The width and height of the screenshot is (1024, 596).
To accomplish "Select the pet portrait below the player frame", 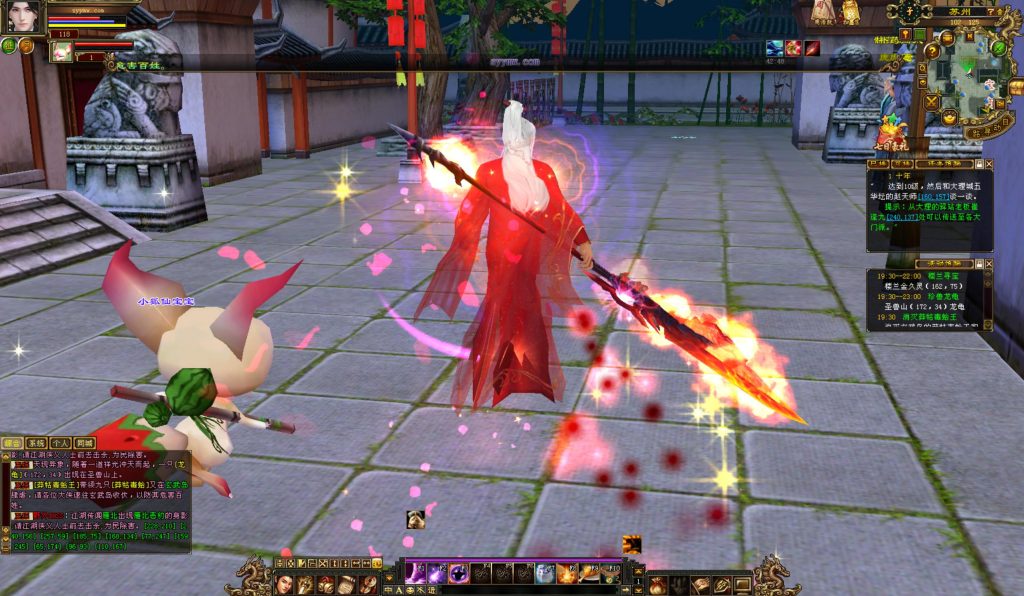I will coord(61,51).
